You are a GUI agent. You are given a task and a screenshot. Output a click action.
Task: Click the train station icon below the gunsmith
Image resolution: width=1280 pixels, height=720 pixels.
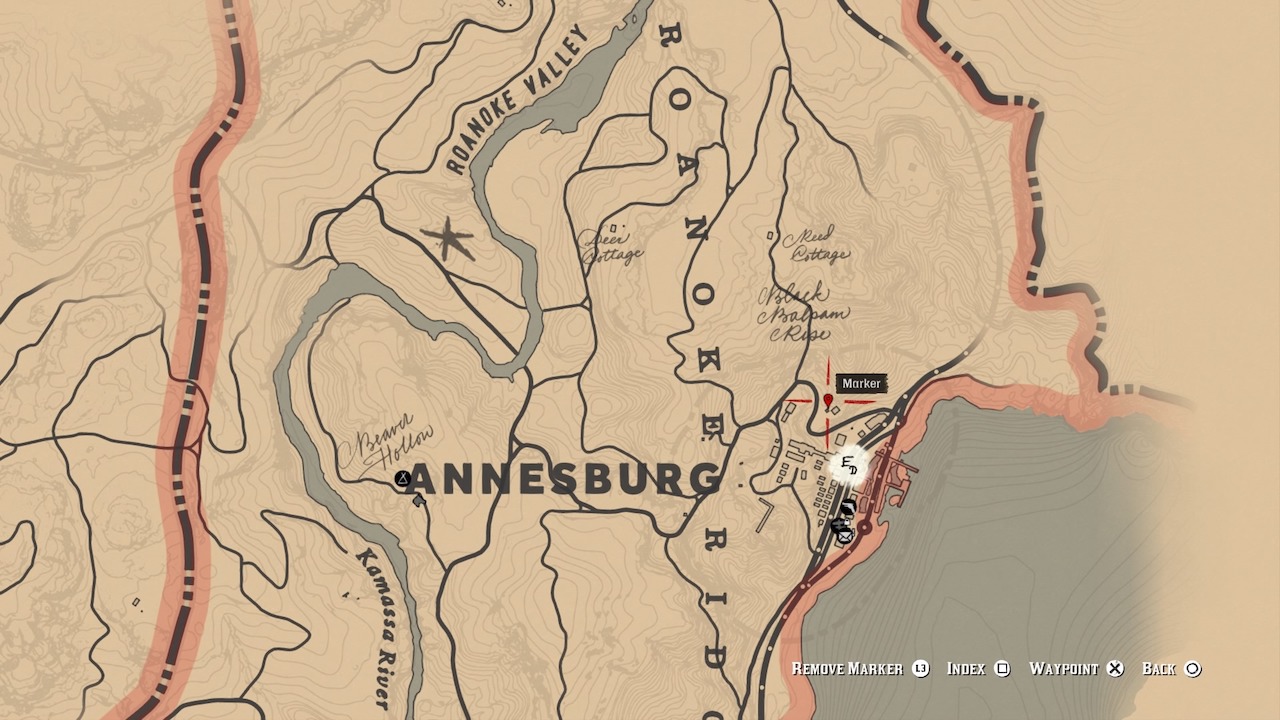[x=838, y=523]
